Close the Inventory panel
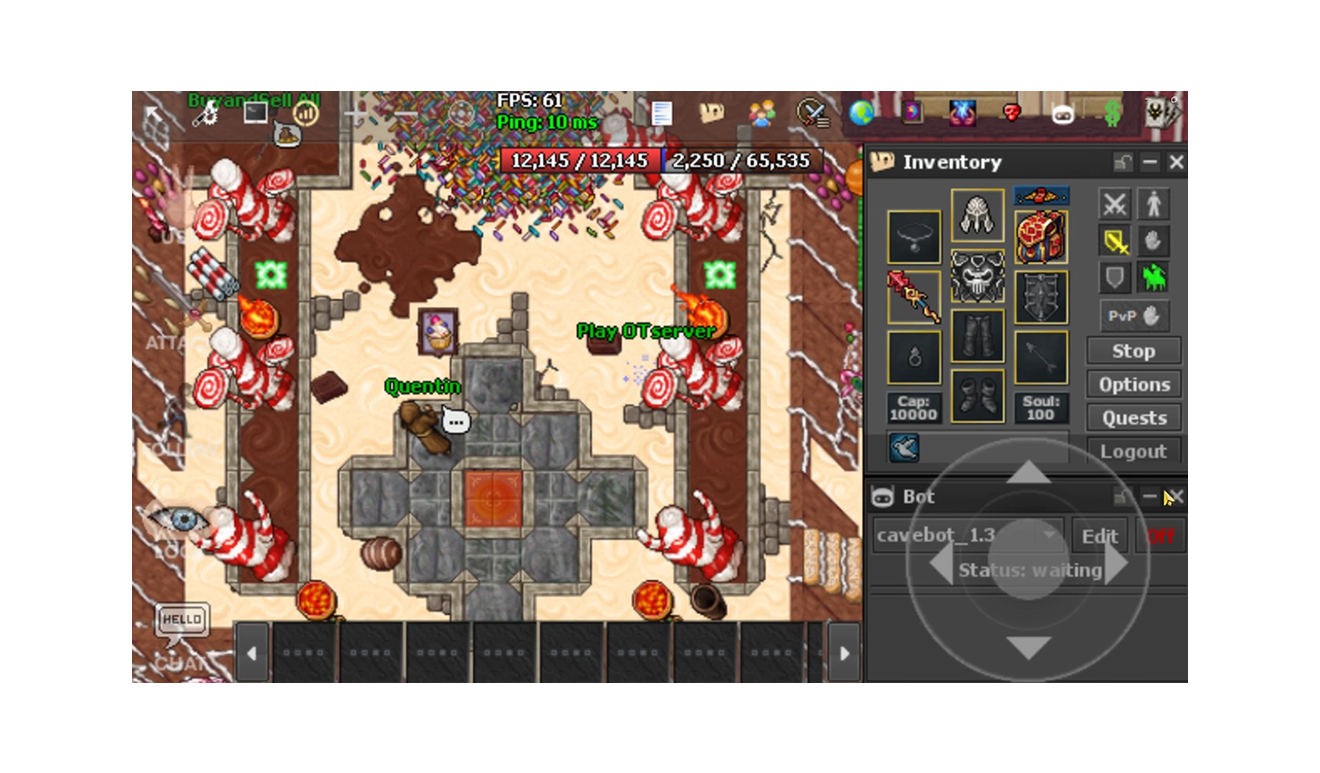Image resolution: width=1320 pixels, height=773 pixels. (1176, 162)
